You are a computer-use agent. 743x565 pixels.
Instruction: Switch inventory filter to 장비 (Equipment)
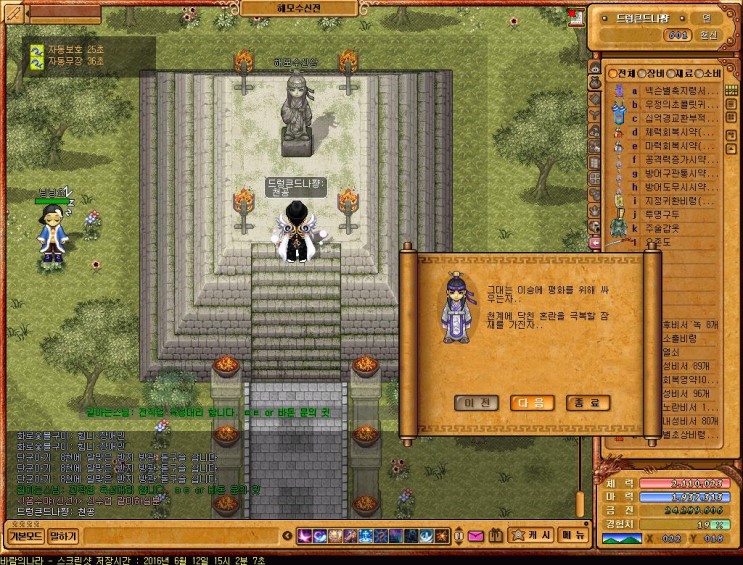tap(657, 73)
